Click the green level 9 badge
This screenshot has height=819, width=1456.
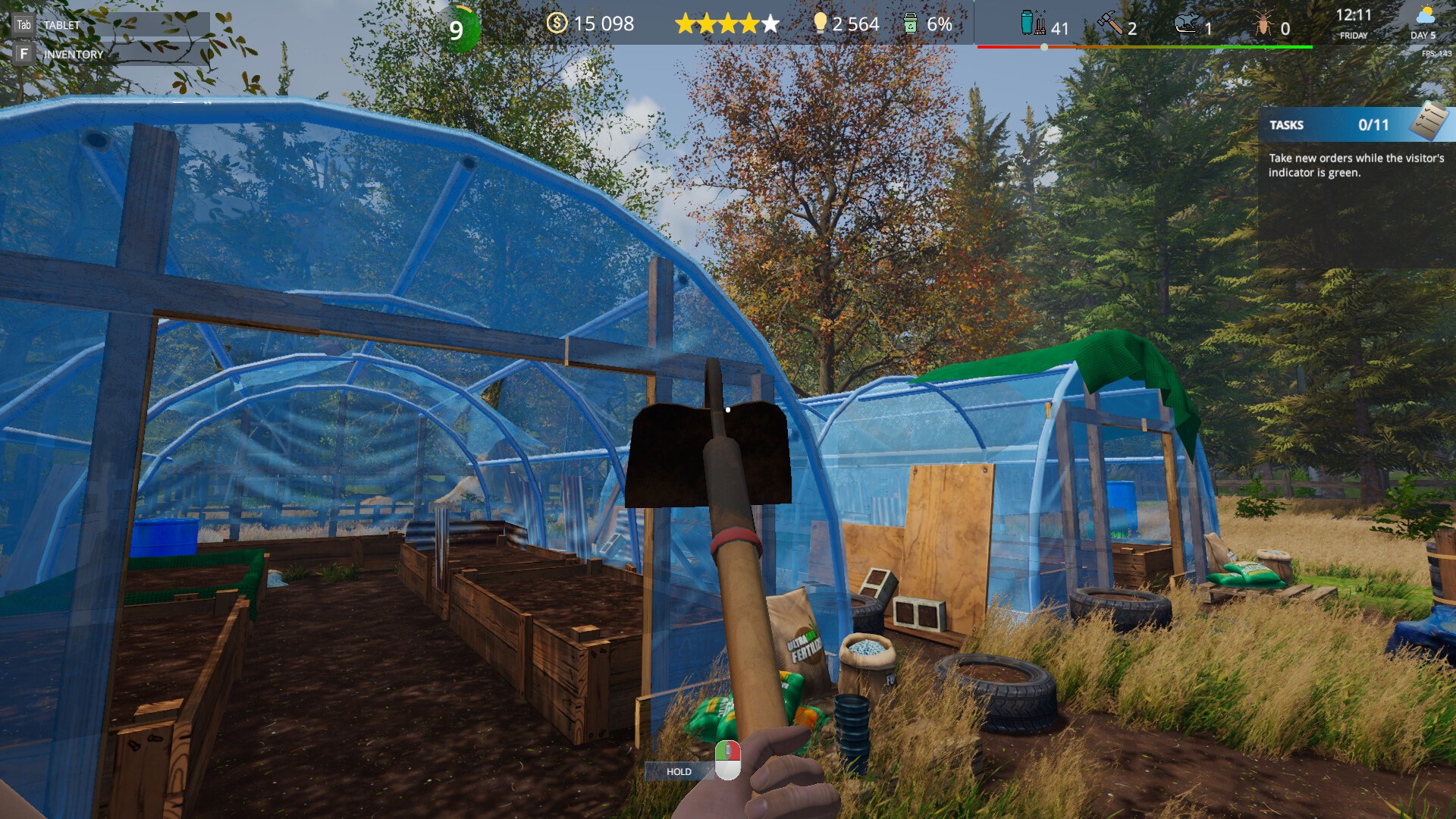point(457,30)
